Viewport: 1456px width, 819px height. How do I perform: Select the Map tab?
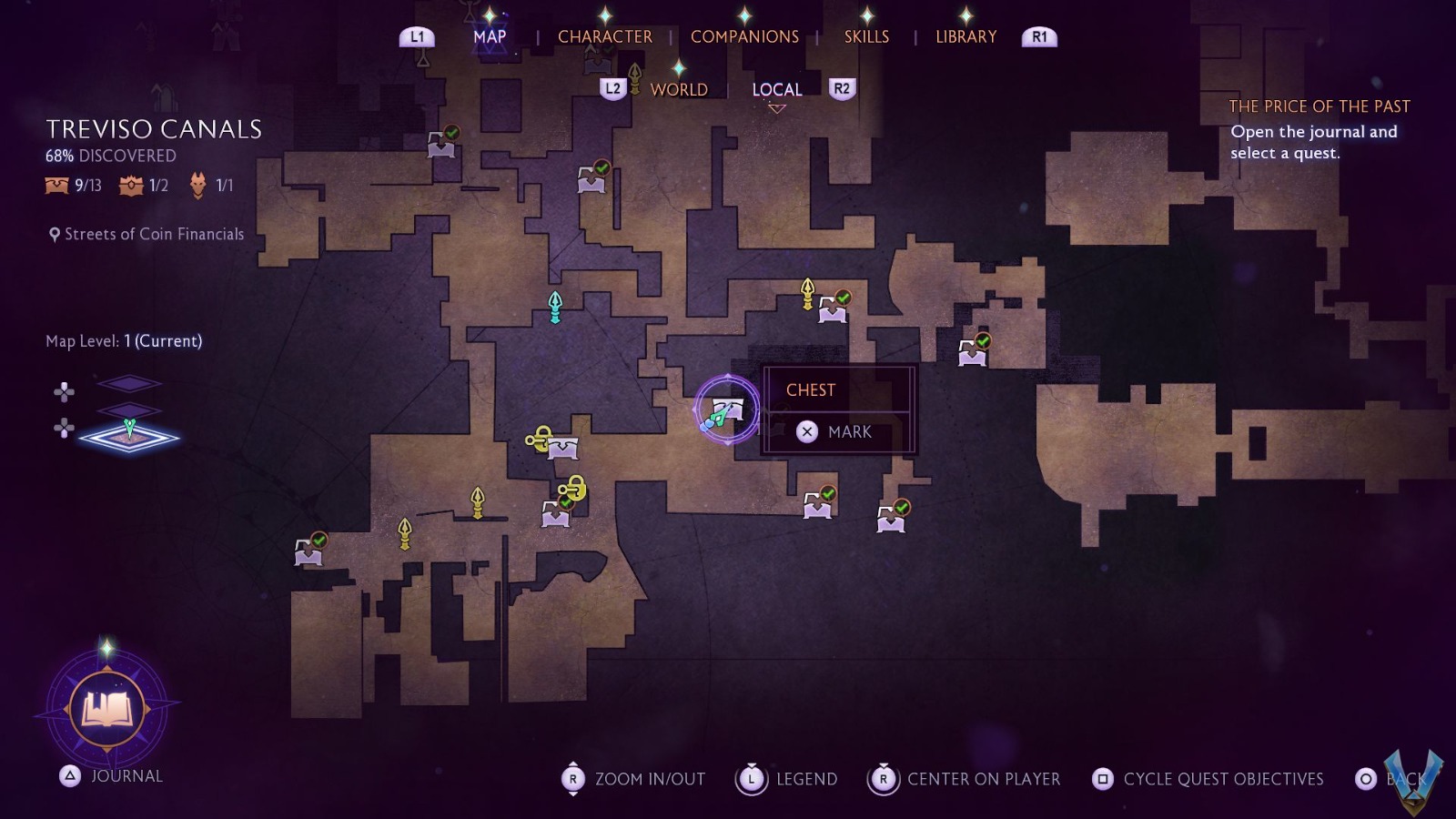click(x=490, y=36)
